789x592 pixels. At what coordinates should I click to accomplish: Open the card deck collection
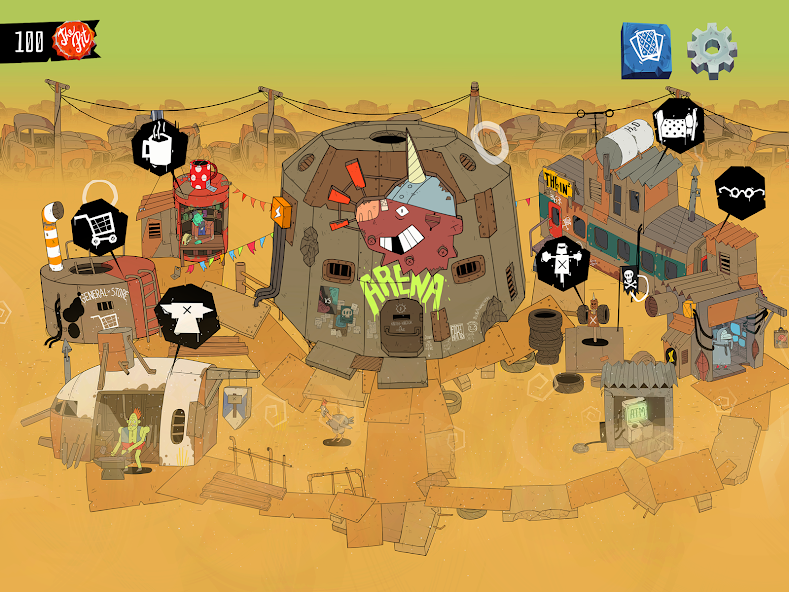646,49
